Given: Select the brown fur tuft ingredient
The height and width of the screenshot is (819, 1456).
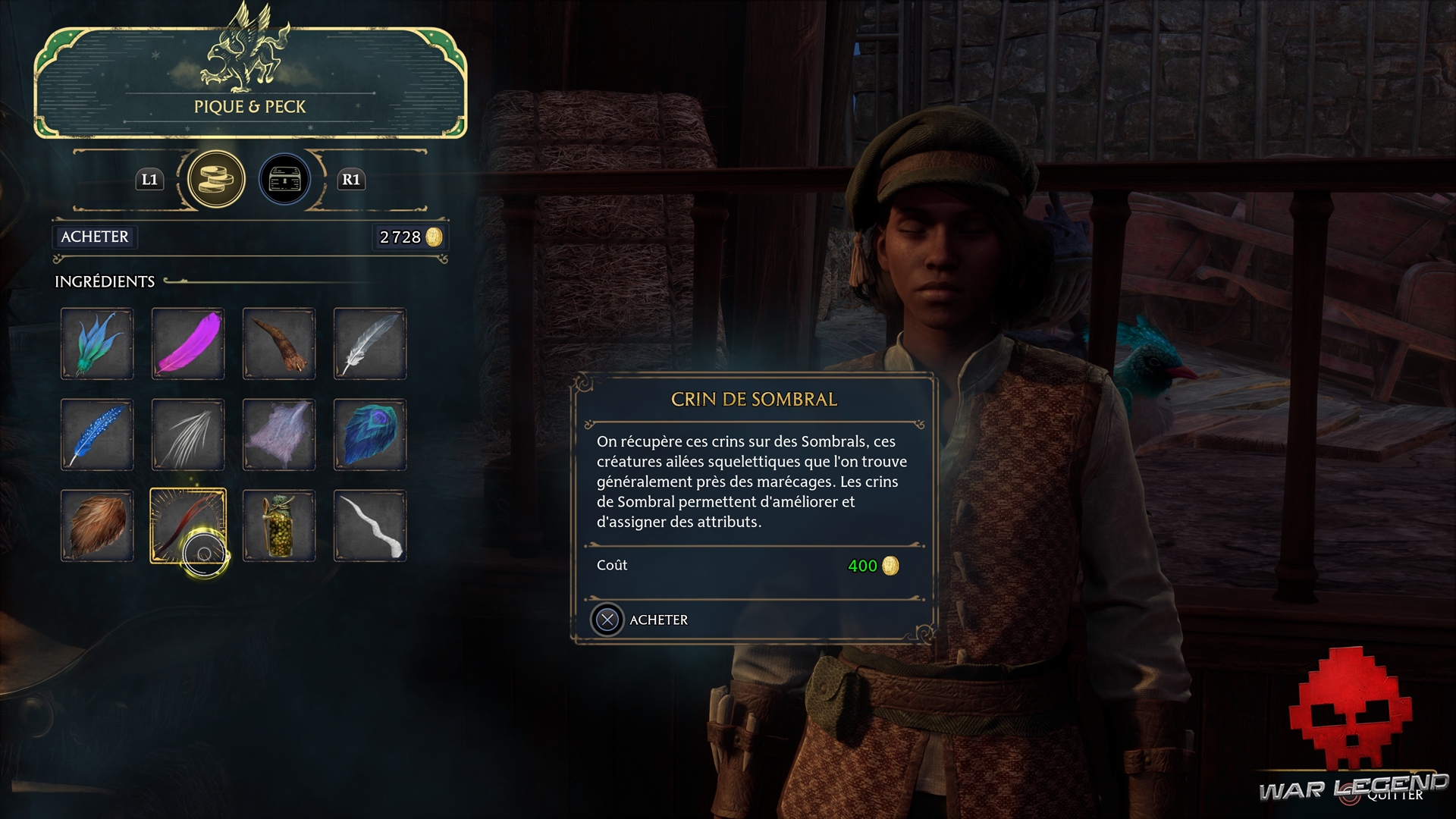Looking at the screenshot, I should click(x=97, y=526).
